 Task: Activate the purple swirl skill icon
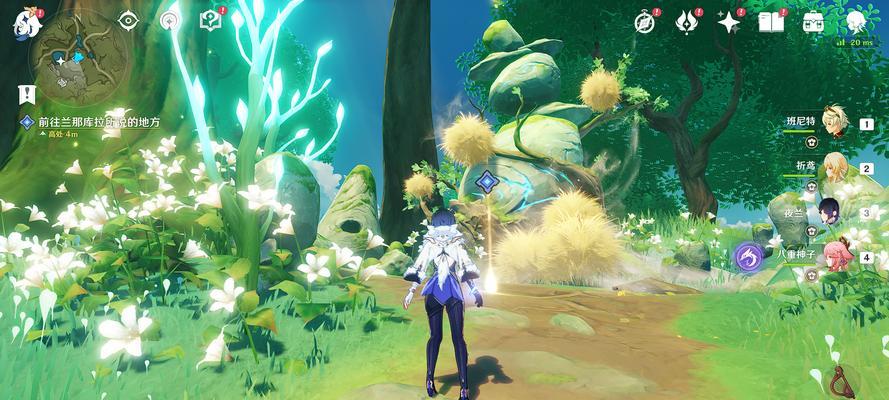point(749,257)
